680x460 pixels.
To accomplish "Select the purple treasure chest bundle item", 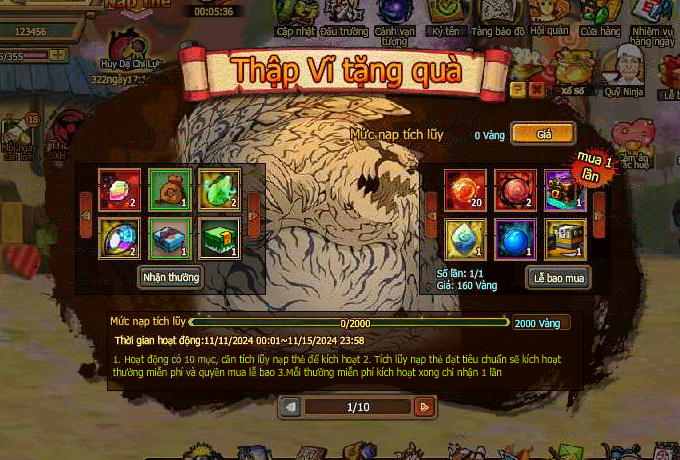I will tap(565, 188).
